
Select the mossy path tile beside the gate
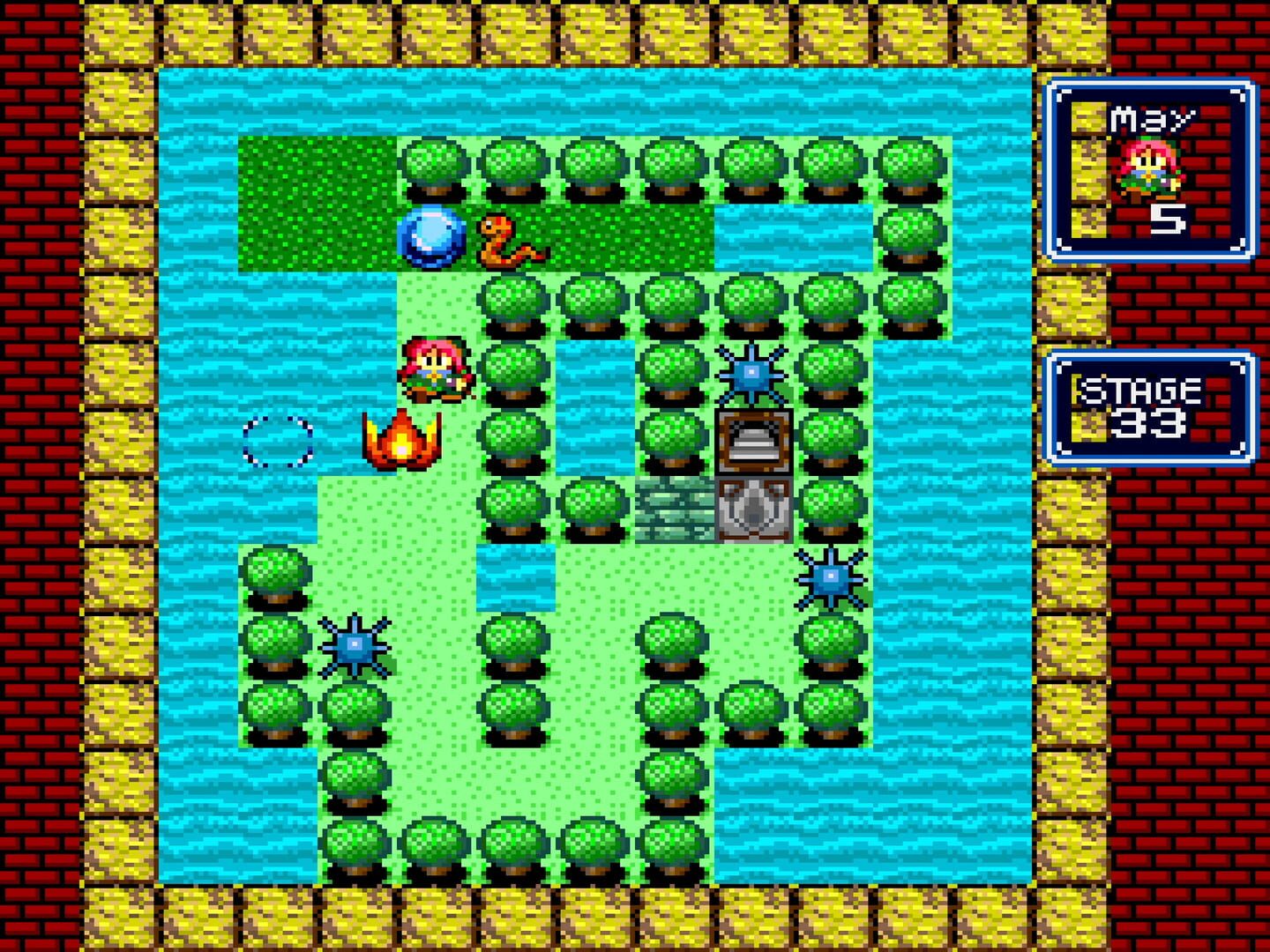(675, 509)
